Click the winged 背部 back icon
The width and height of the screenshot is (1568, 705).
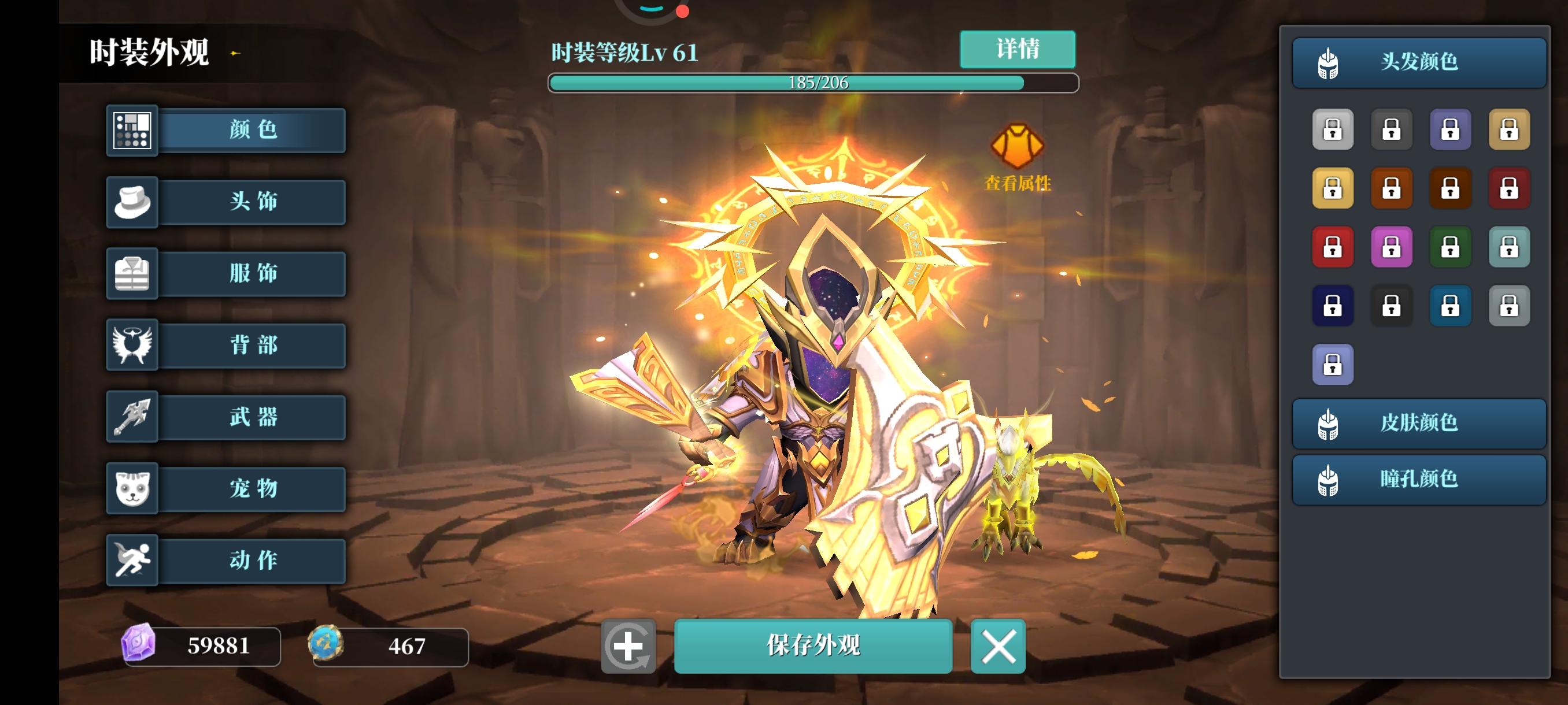click(131, 345)
